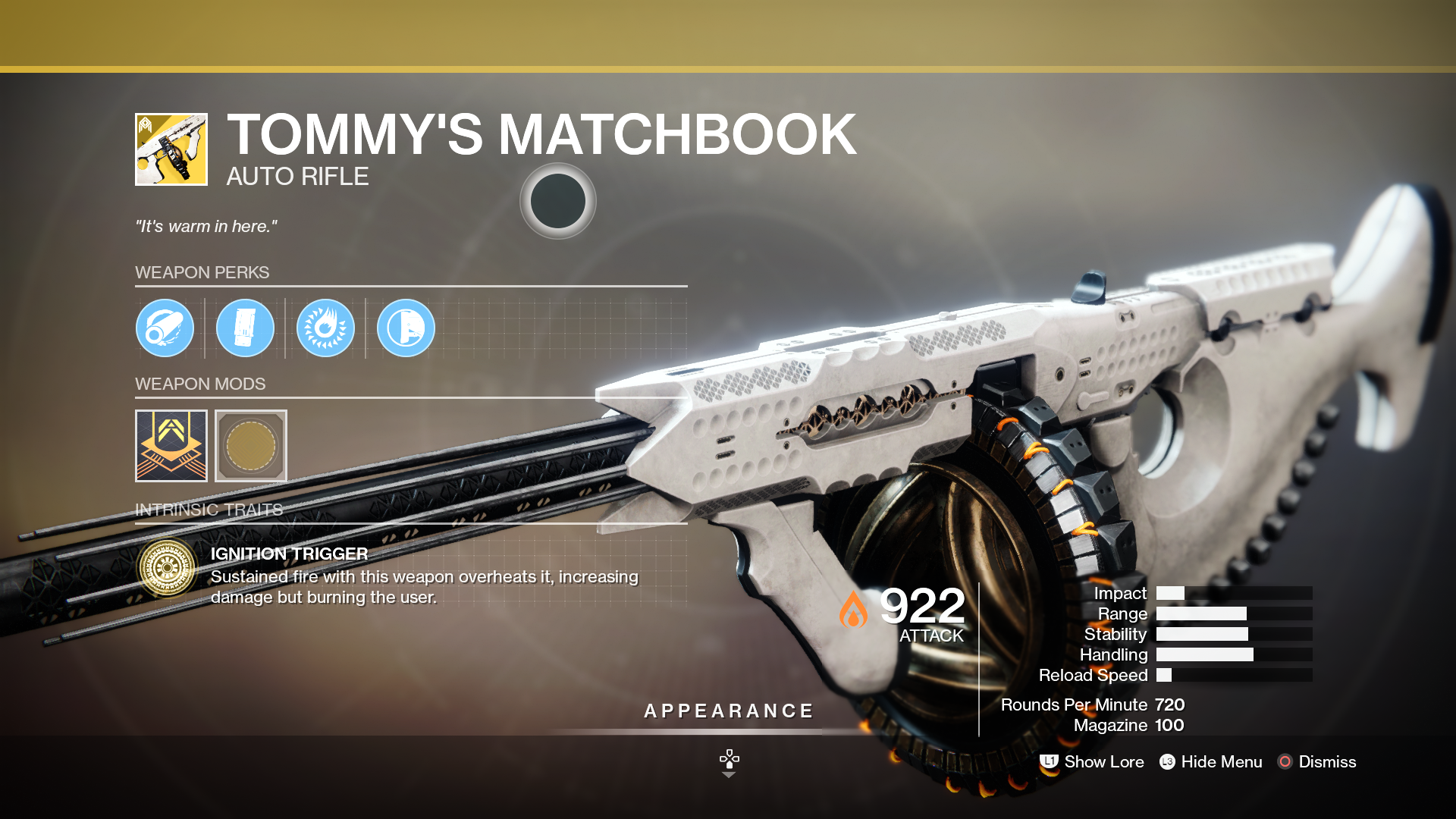Show the weapon lore
1456x819 pixels.
click(1092, 761)
